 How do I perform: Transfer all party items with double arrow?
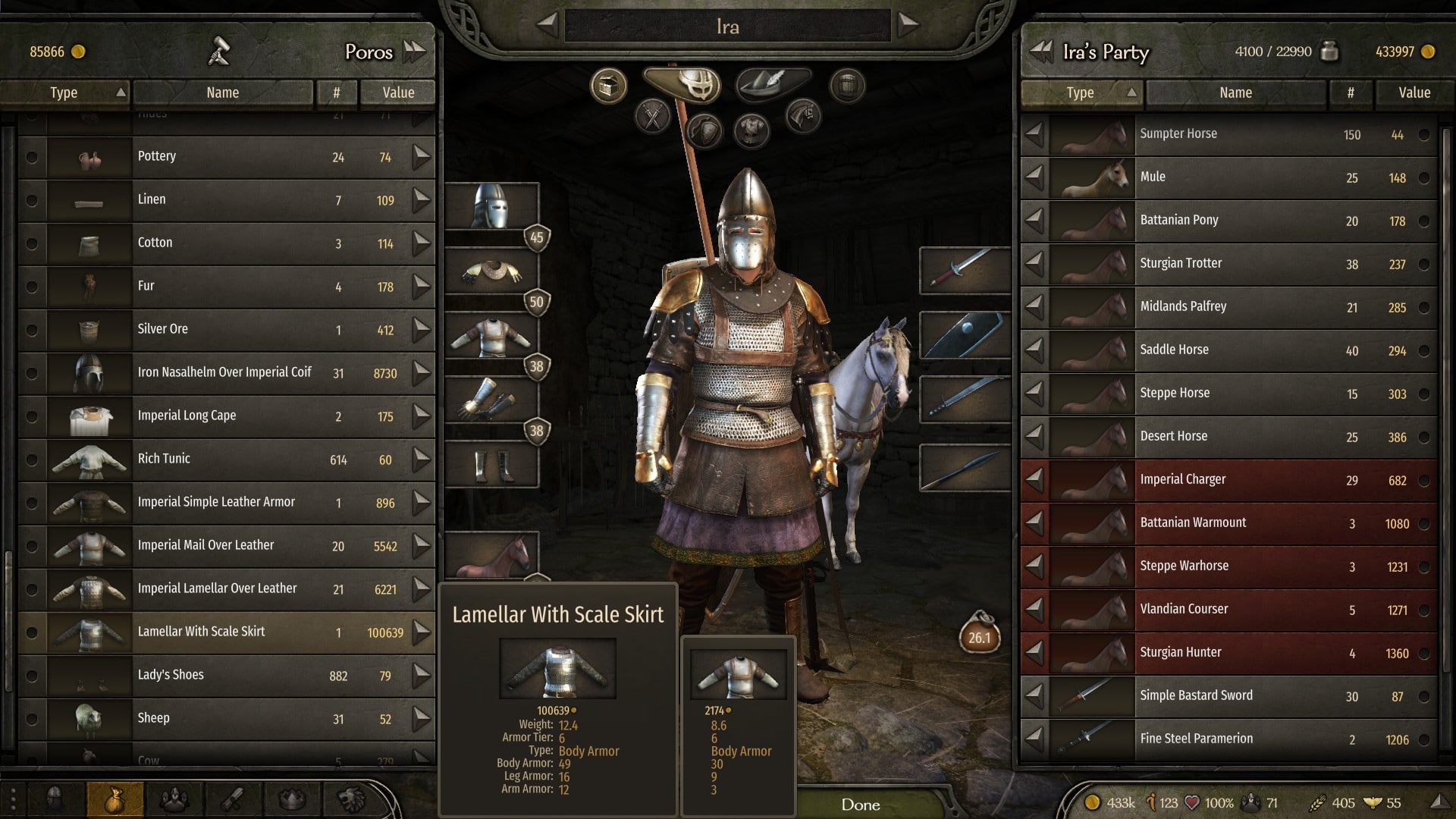pos(1041,52)
